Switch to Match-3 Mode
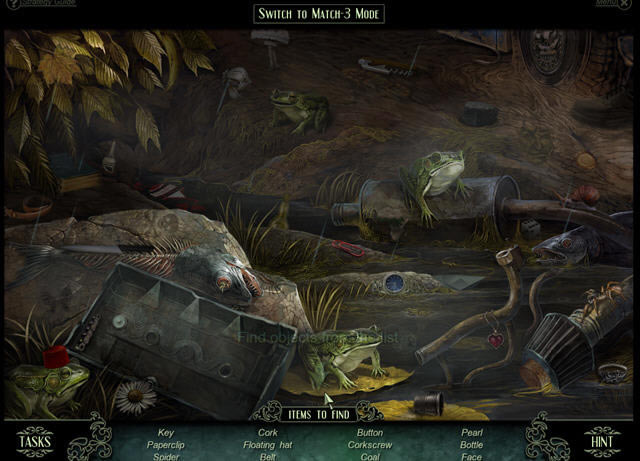Image resolution: width=640 pixels, height=461 pixels. 319,14
